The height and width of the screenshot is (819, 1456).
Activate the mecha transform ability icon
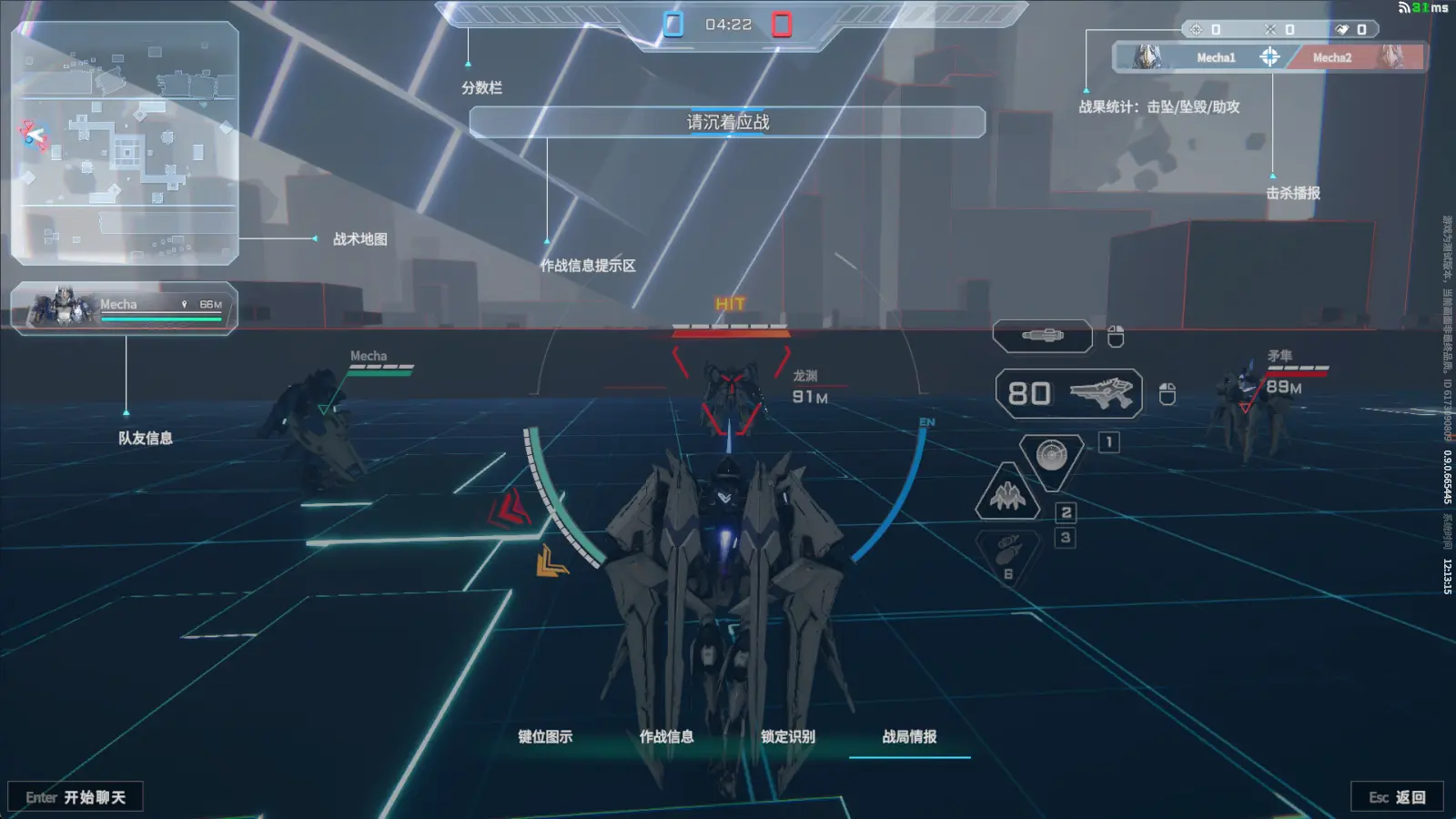(x=1007, y=495)
